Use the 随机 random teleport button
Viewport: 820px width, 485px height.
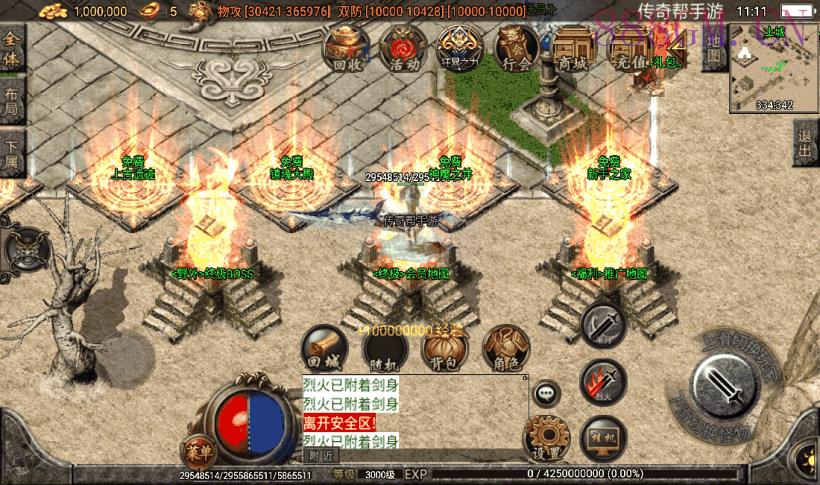(383, 349)
